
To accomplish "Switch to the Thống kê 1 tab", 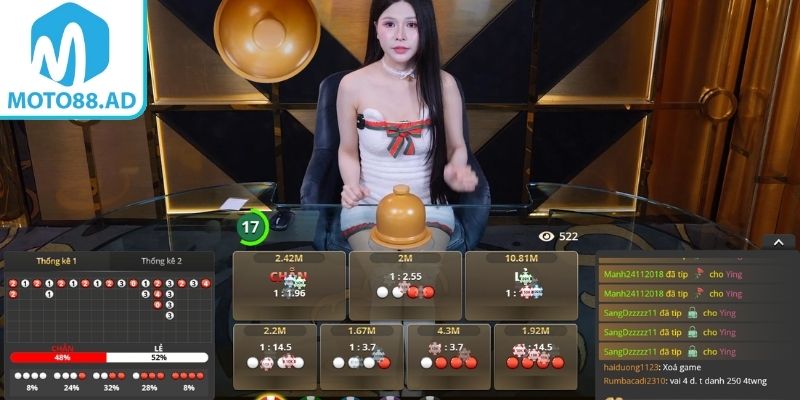I will click(x=57, y=260).
